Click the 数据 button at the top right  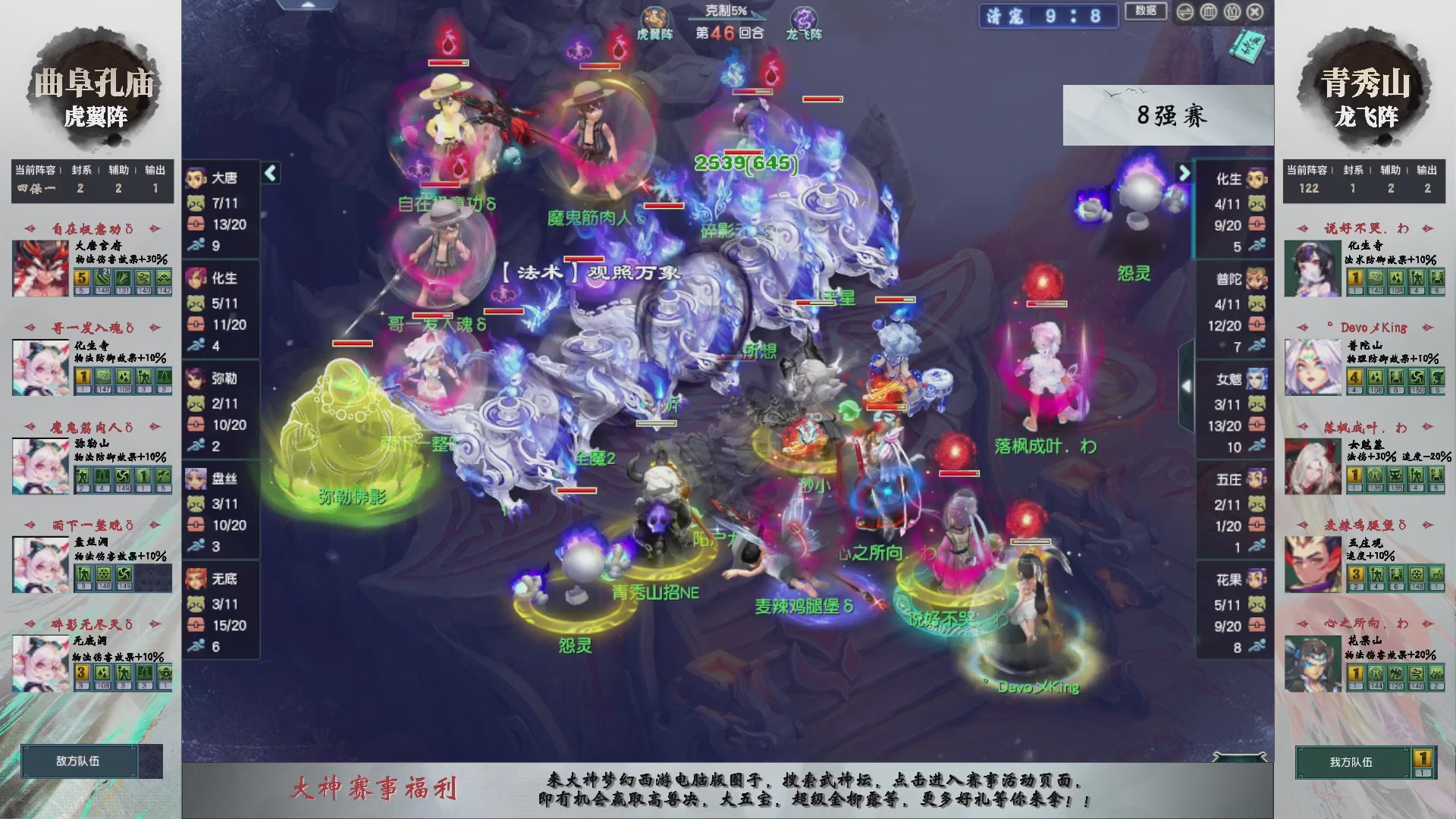coord(1146,11)
